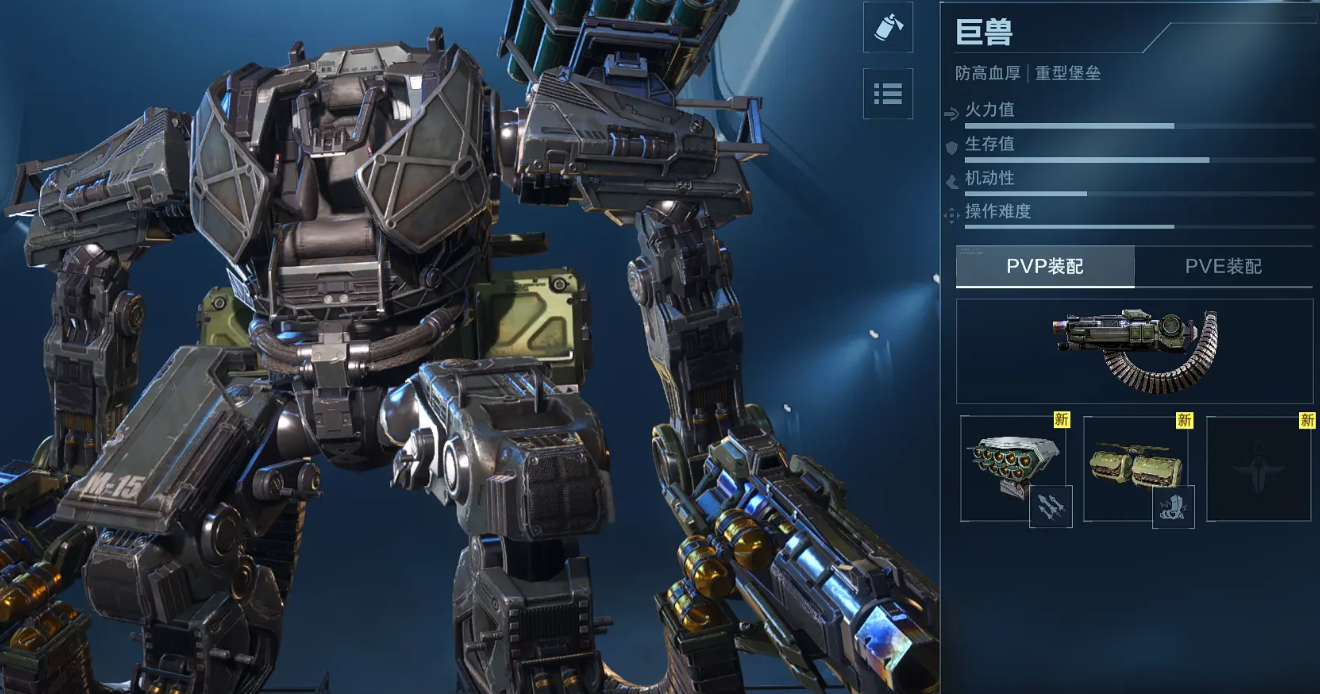Open the spray paint customization button

click(888, 27)
